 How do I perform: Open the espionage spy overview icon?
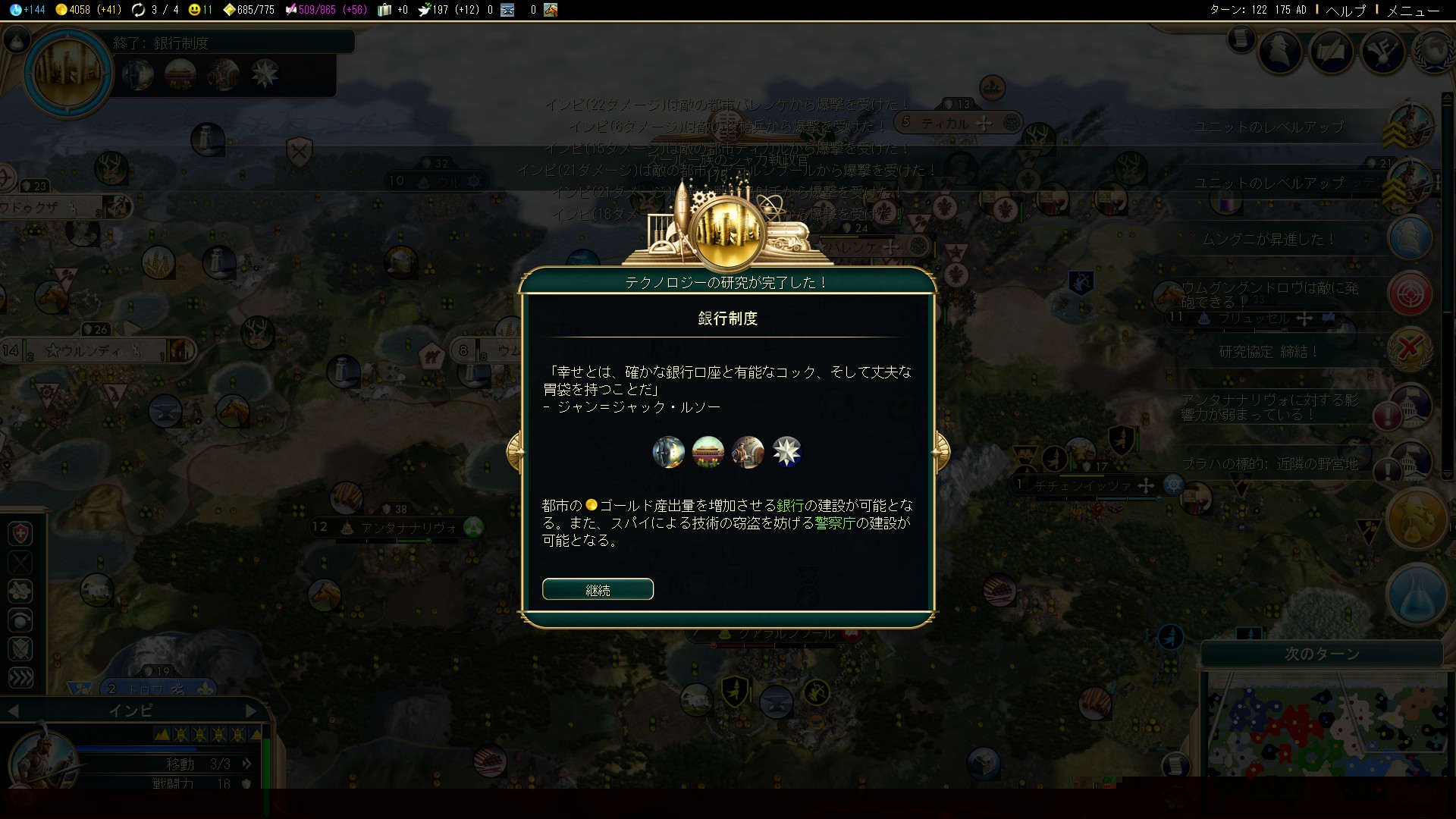[1280, 52]
